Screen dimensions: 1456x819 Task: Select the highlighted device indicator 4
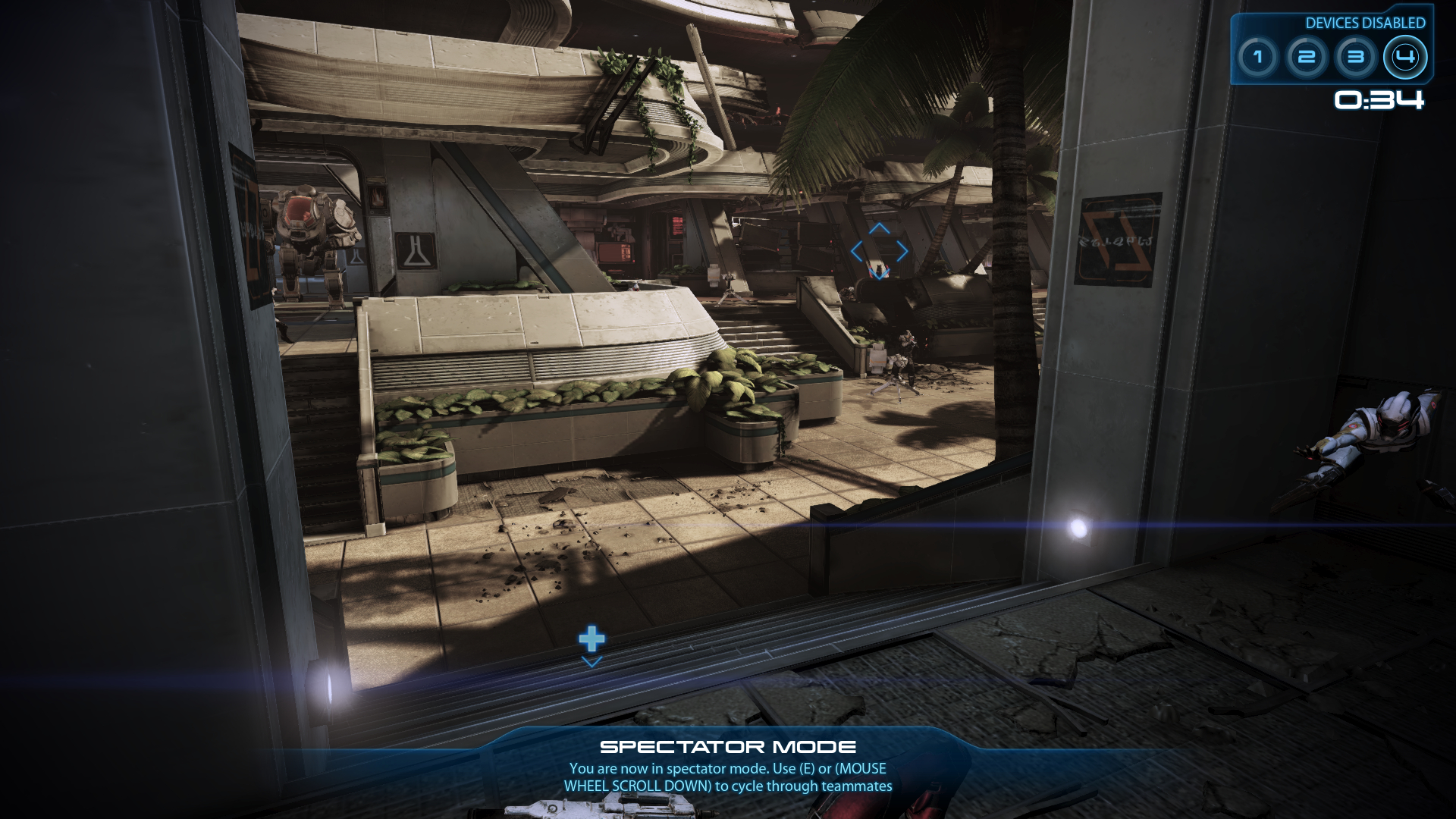click(x=1404, y=58)
